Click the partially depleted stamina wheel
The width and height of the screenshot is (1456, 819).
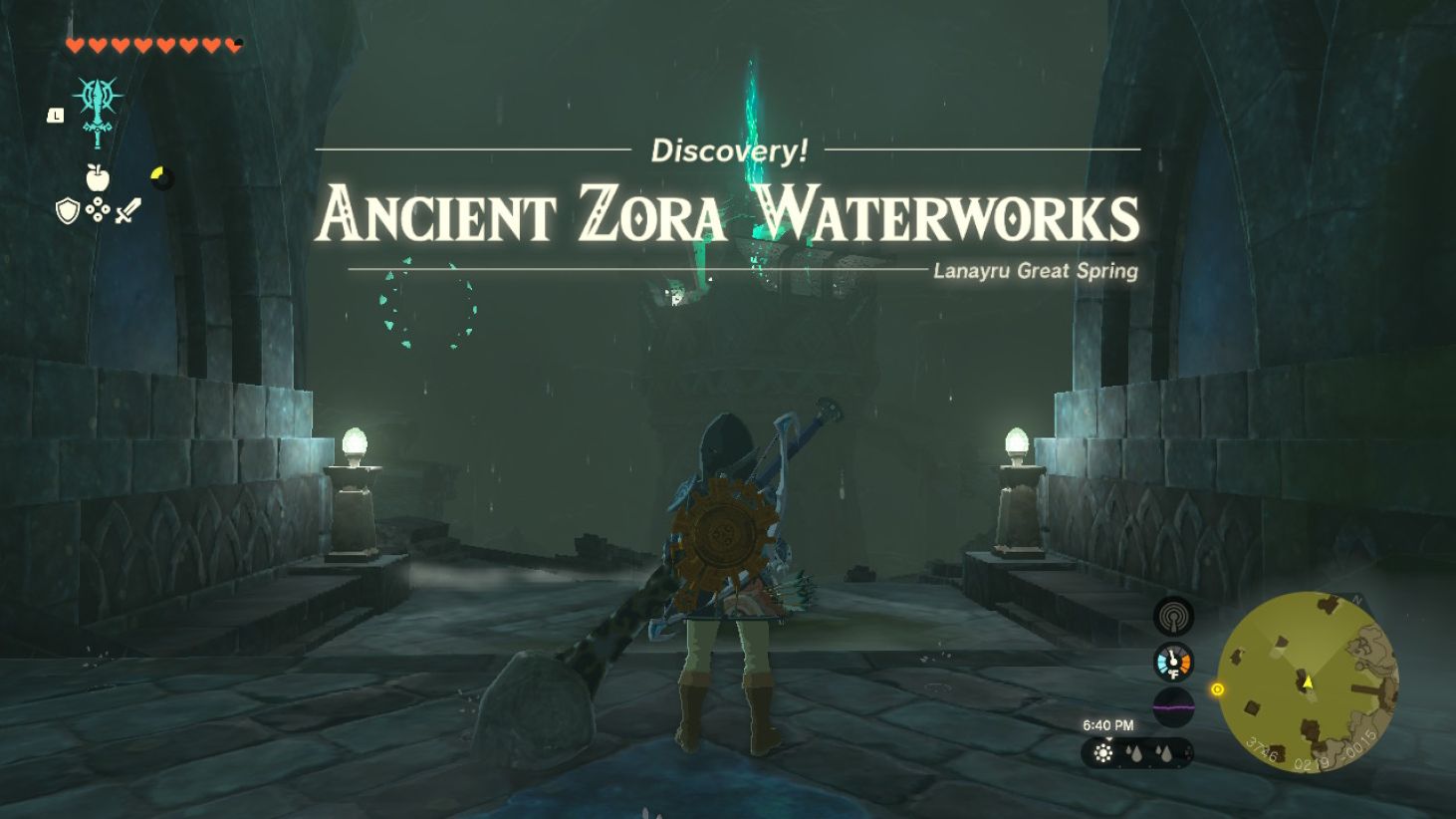click(163, 176)
